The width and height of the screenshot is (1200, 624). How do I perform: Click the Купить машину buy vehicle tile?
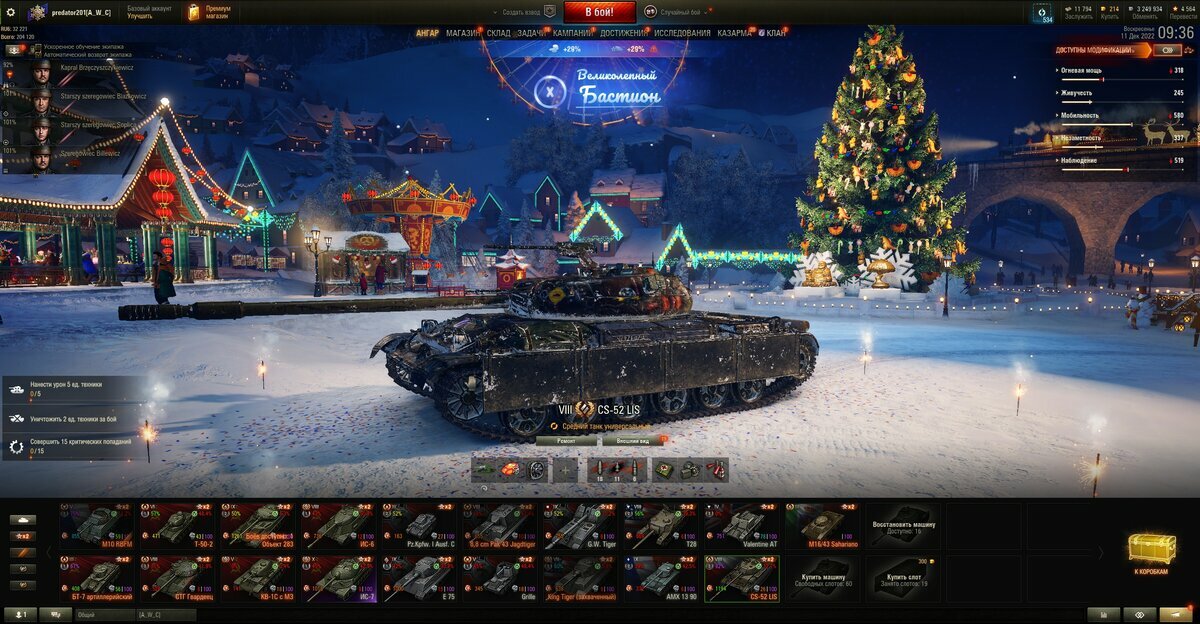point(822,578)
